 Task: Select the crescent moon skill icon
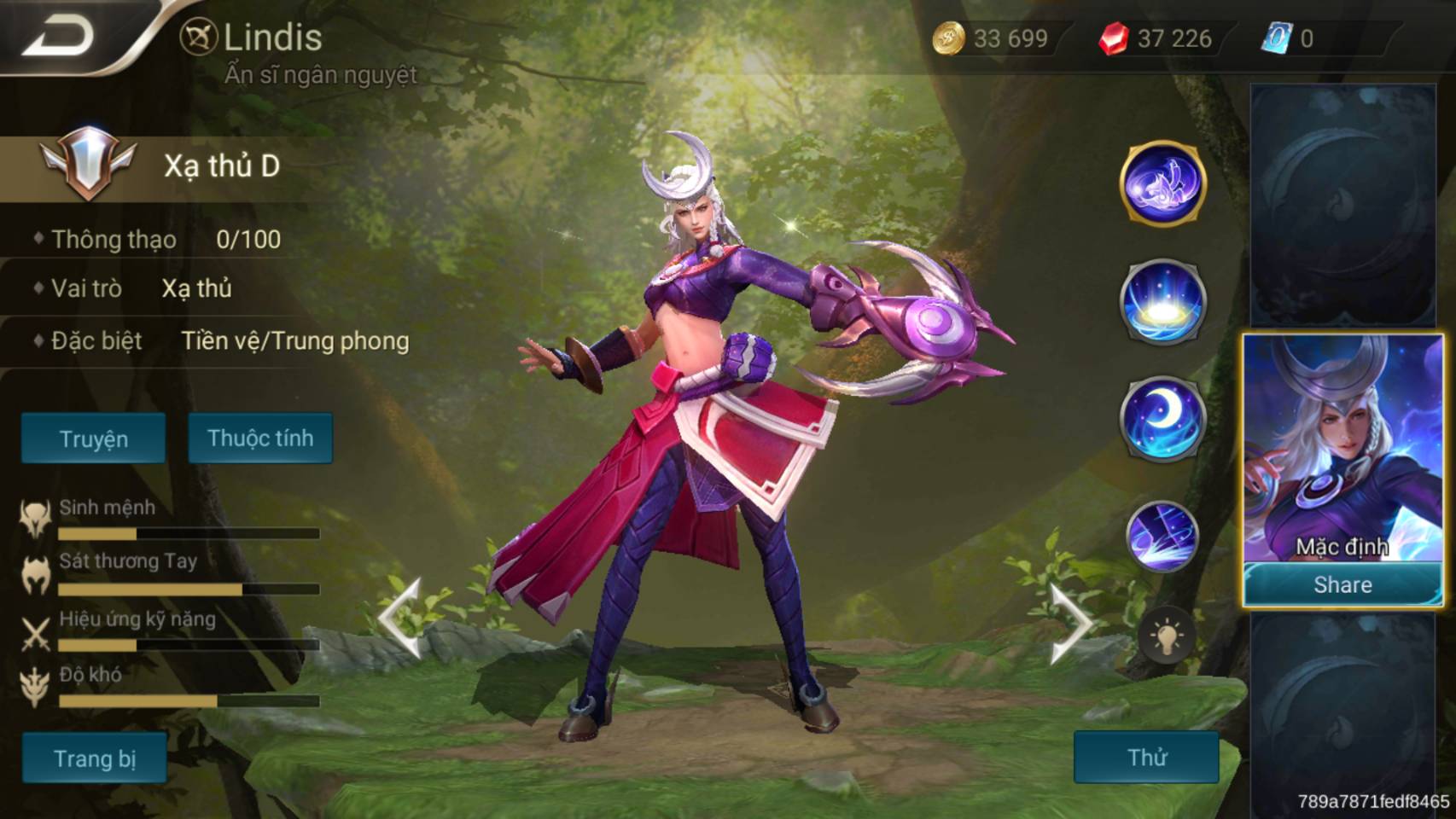[1162, 418]
